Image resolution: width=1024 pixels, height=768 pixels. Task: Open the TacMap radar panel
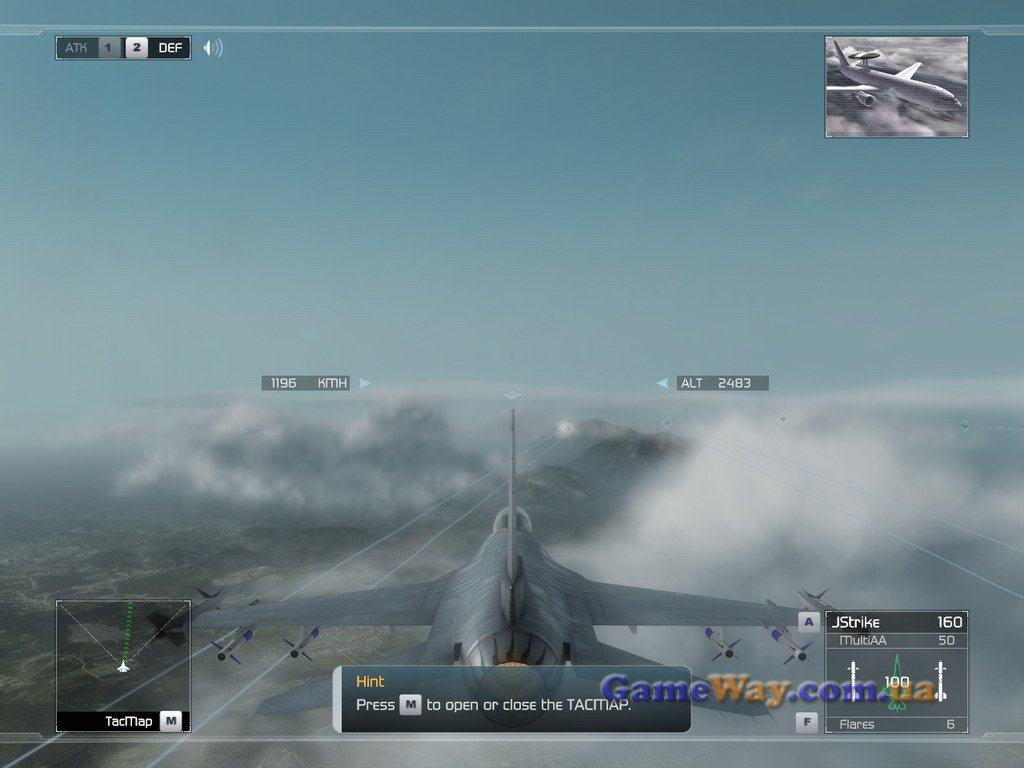122,665
